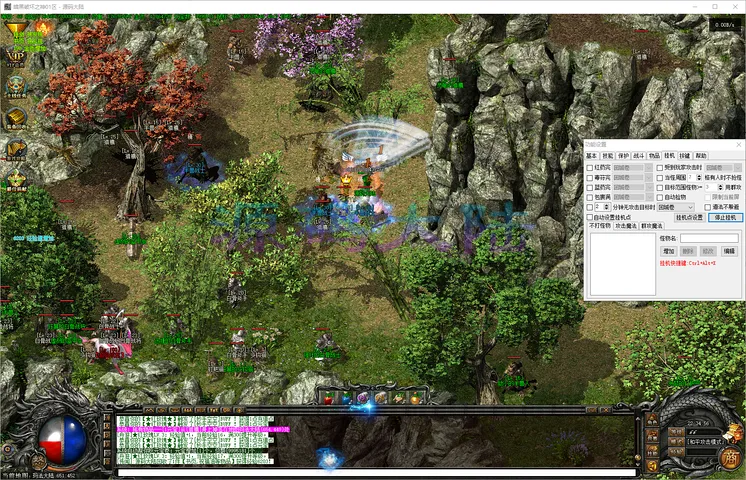746x480 pixels.
Task: Click the 编辑 button
Action: click(729, 251)
